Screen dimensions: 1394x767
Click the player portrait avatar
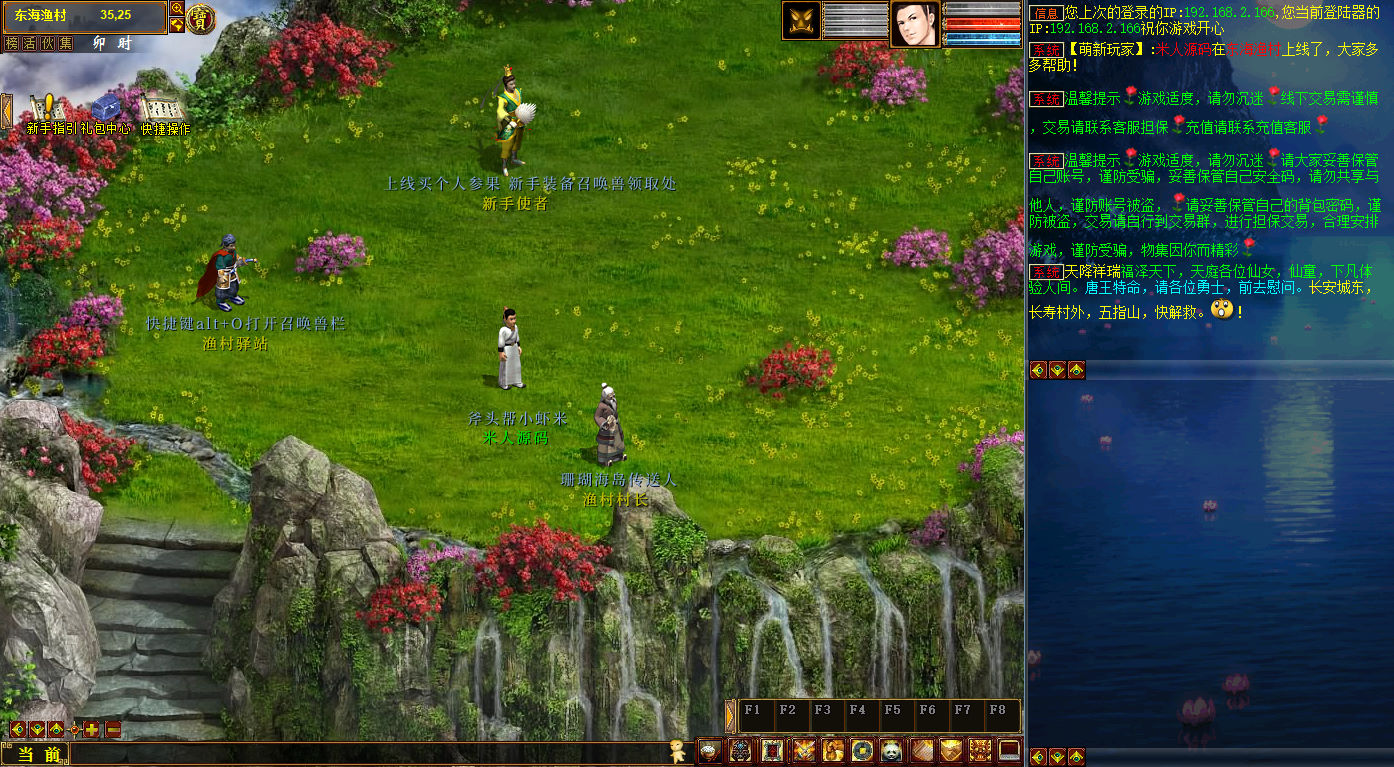pyautogui.click(x=914, y=24)
